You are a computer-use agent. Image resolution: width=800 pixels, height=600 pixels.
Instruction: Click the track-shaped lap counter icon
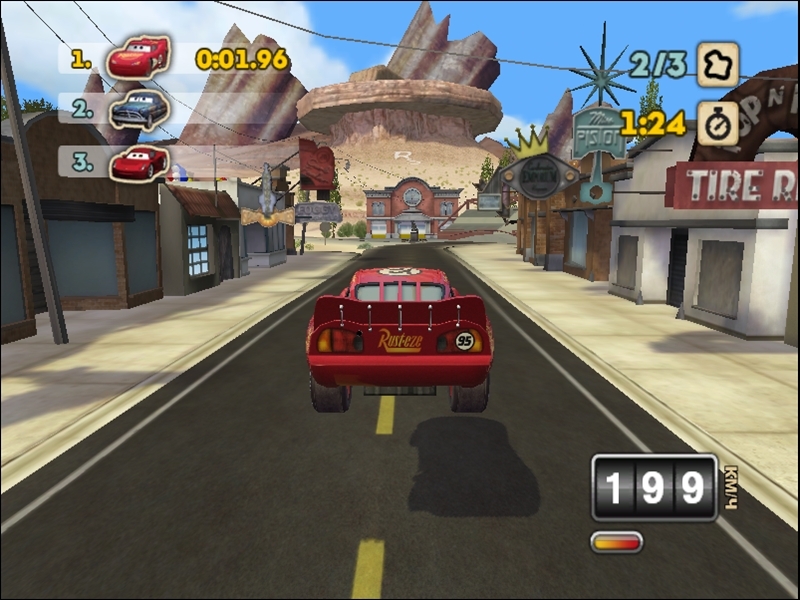point(717,65)
